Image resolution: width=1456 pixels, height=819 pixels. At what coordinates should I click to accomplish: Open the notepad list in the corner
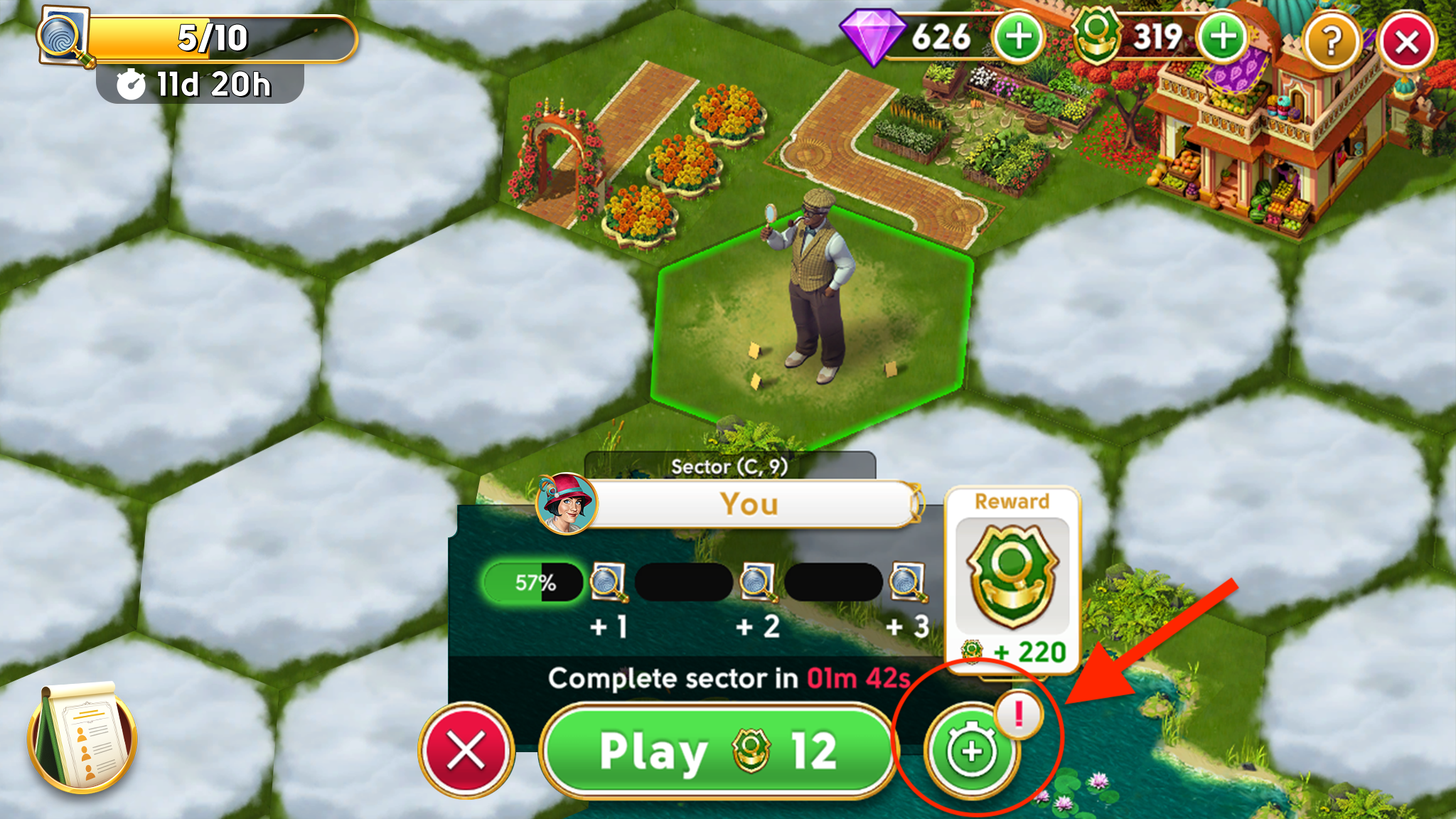pyautogui.click(x=82, y=737)
